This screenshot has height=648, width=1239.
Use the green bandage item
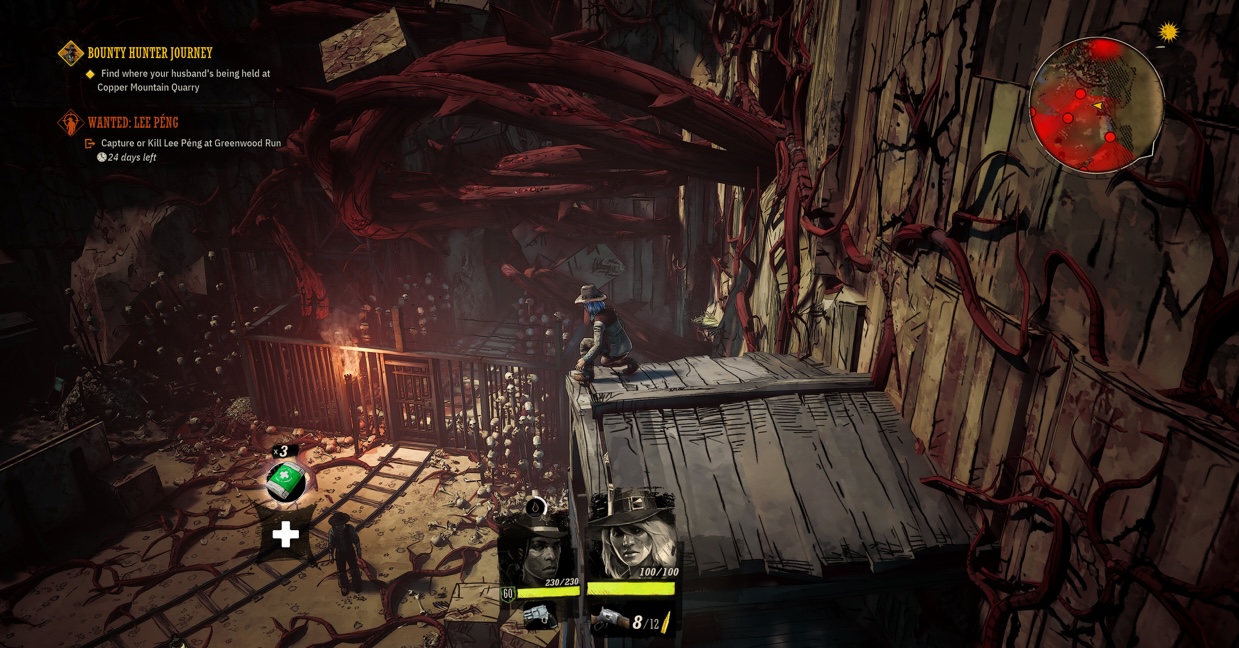pyautogui.click(x=286, y=481)
